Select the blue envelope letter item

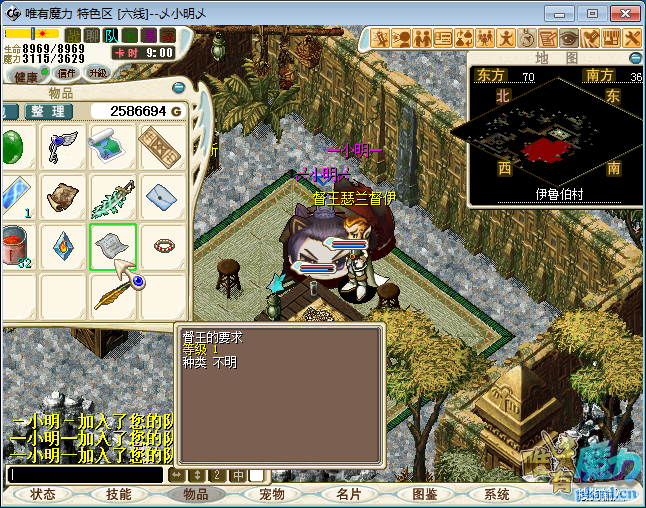point(161,197)
